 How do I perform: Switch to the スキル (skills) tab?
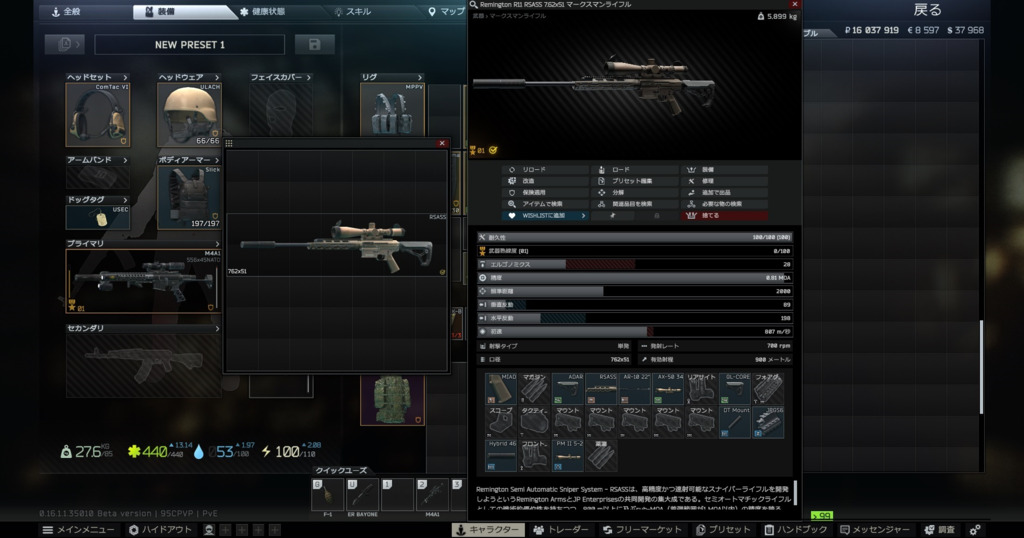point(356,12)
